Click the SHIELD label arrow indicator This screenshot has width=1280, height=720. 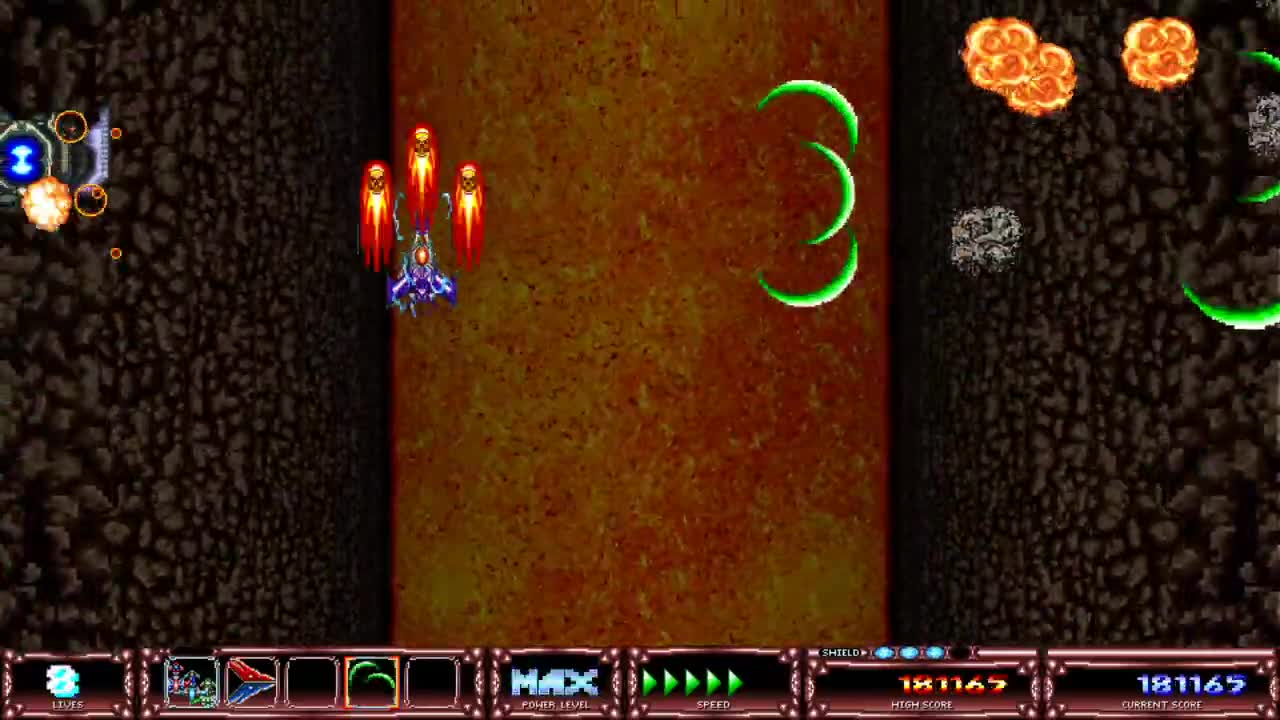tap(864, 652)
